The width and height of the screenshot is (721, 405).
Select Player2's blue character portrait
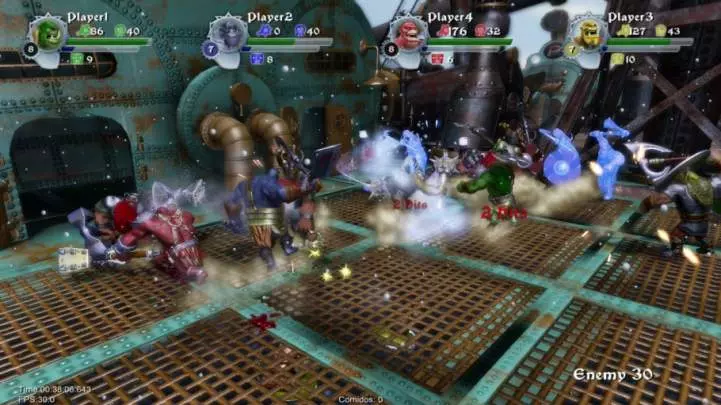click(x=228, y=33)
